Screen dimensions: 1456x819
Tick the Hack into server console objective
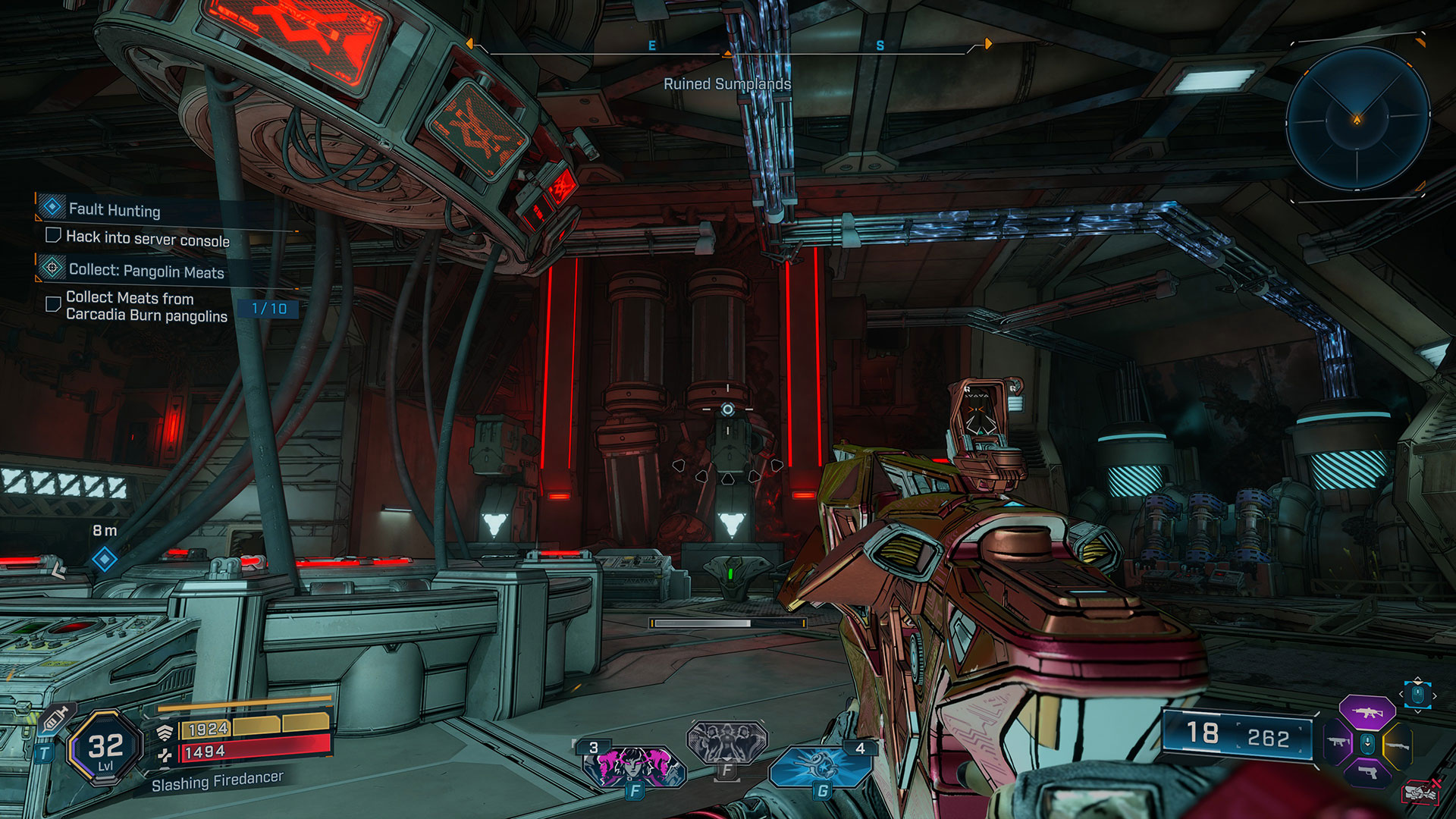click(53, 236)
